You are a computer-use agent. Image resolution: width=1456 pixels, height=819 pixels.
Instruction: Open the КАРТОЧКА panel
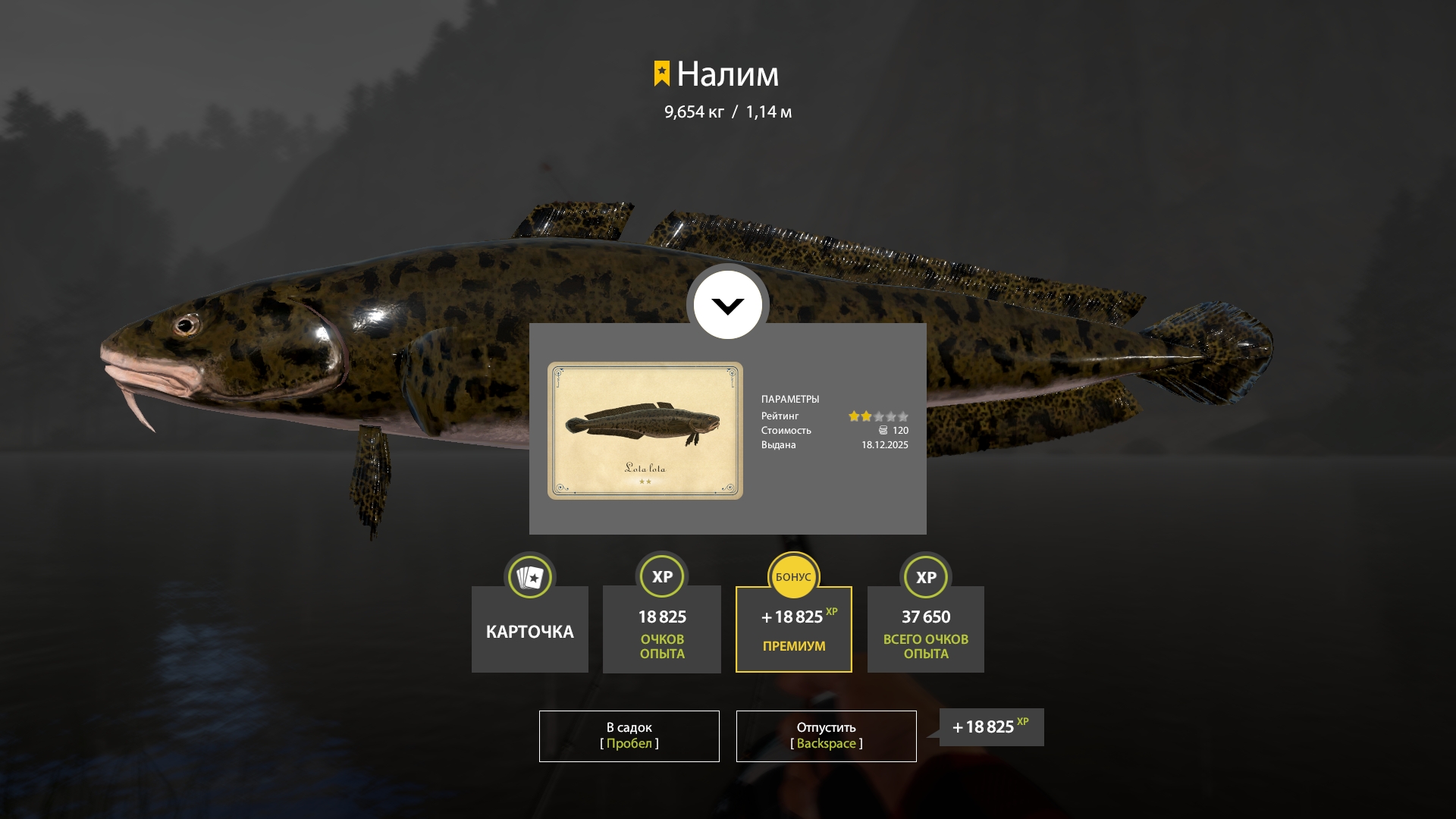[x=529, y=629]
